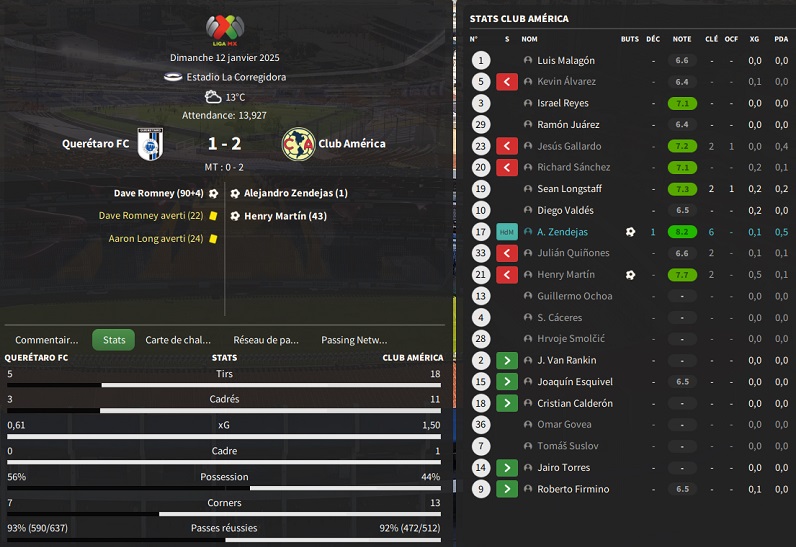The width and height of the screenshot is (796, 547).
Task: Select the Stats tab
Action: (114, 340)
